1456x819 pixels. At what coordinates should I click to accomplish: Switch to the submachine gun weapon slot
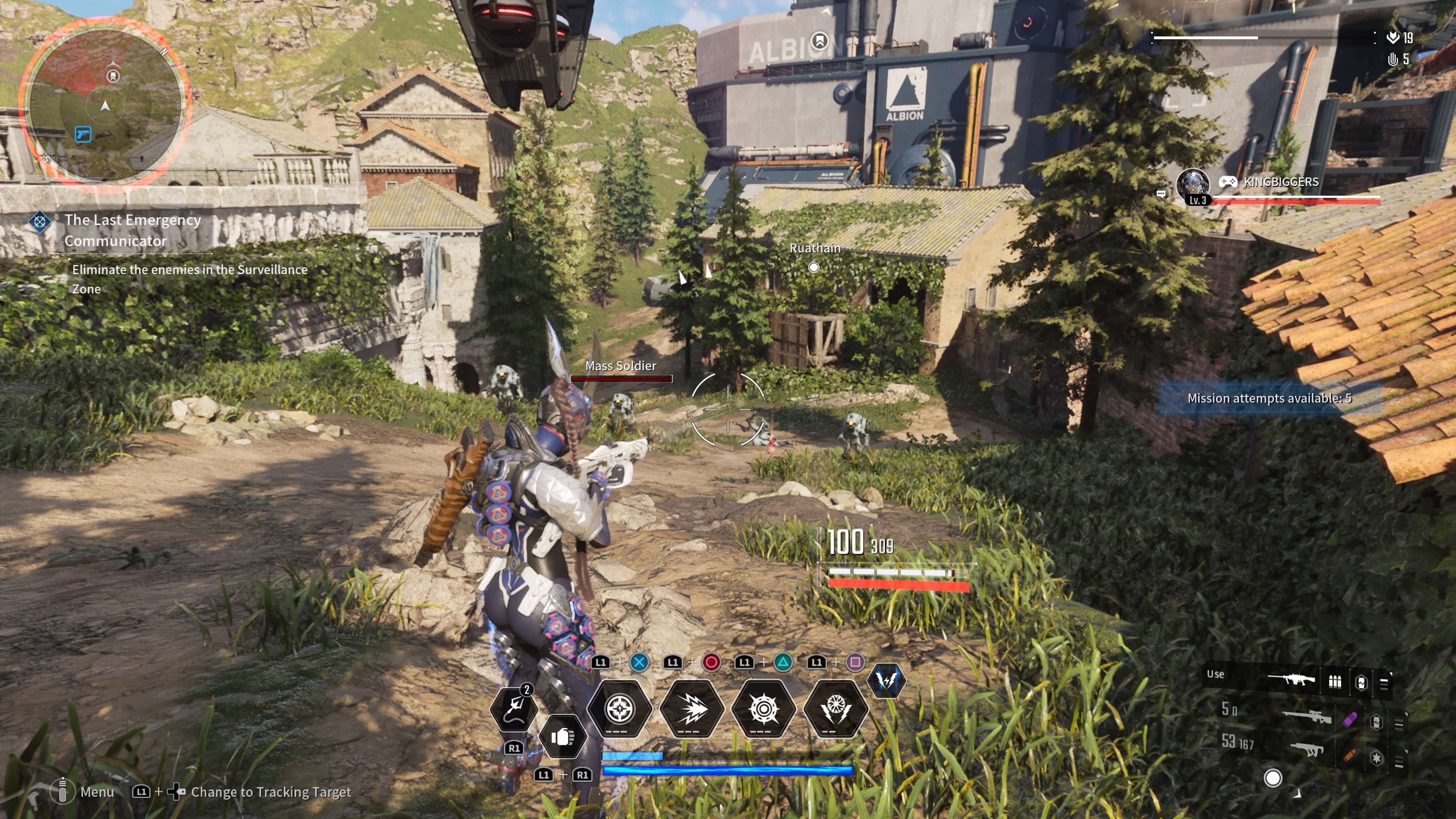point(1306,750)
